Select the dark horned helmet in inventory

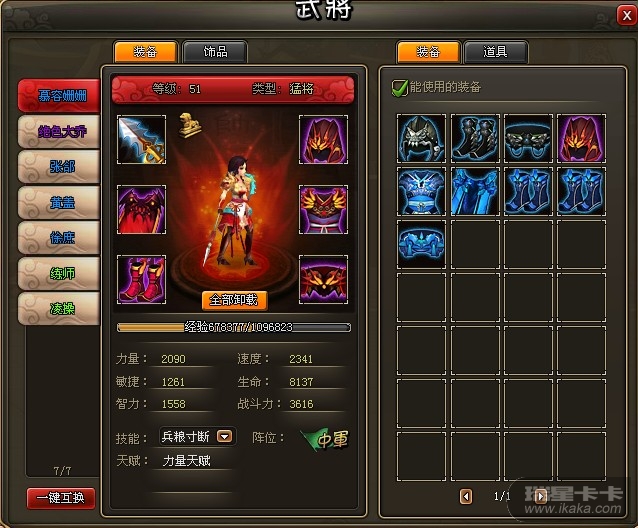[421, 139]
